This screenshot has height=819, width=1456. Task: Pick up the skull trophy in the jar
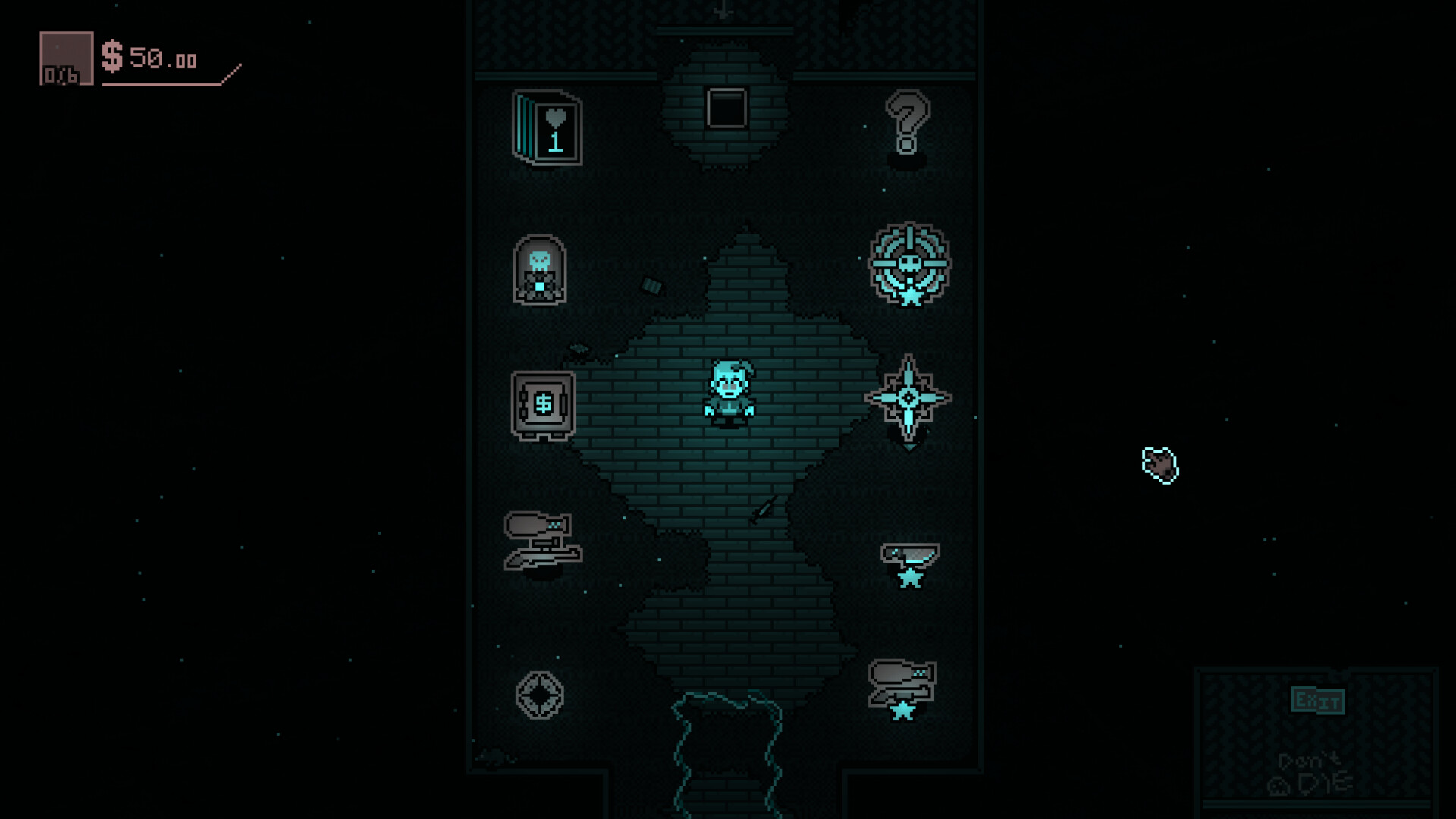click(x=540, y=271)
